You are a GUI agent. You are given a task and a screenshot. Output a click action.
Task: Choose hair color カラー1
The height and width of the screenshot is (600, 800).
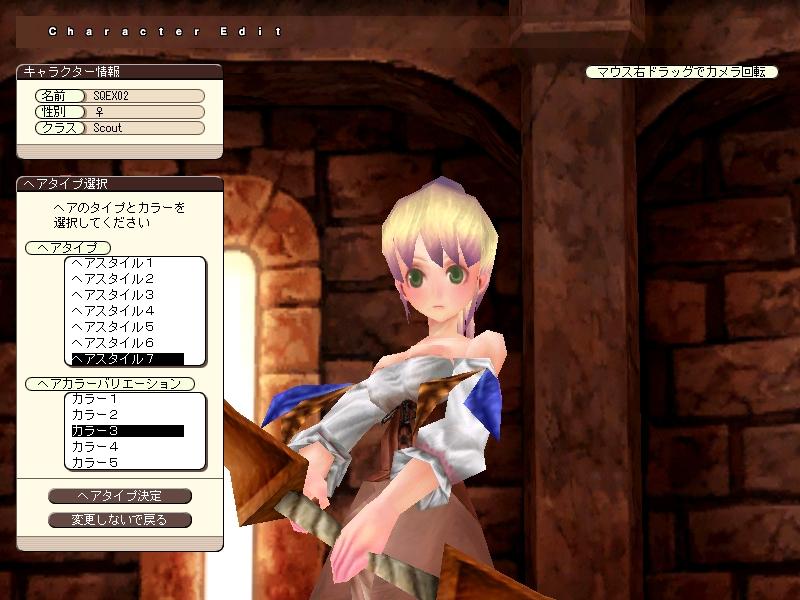(95, 399)
